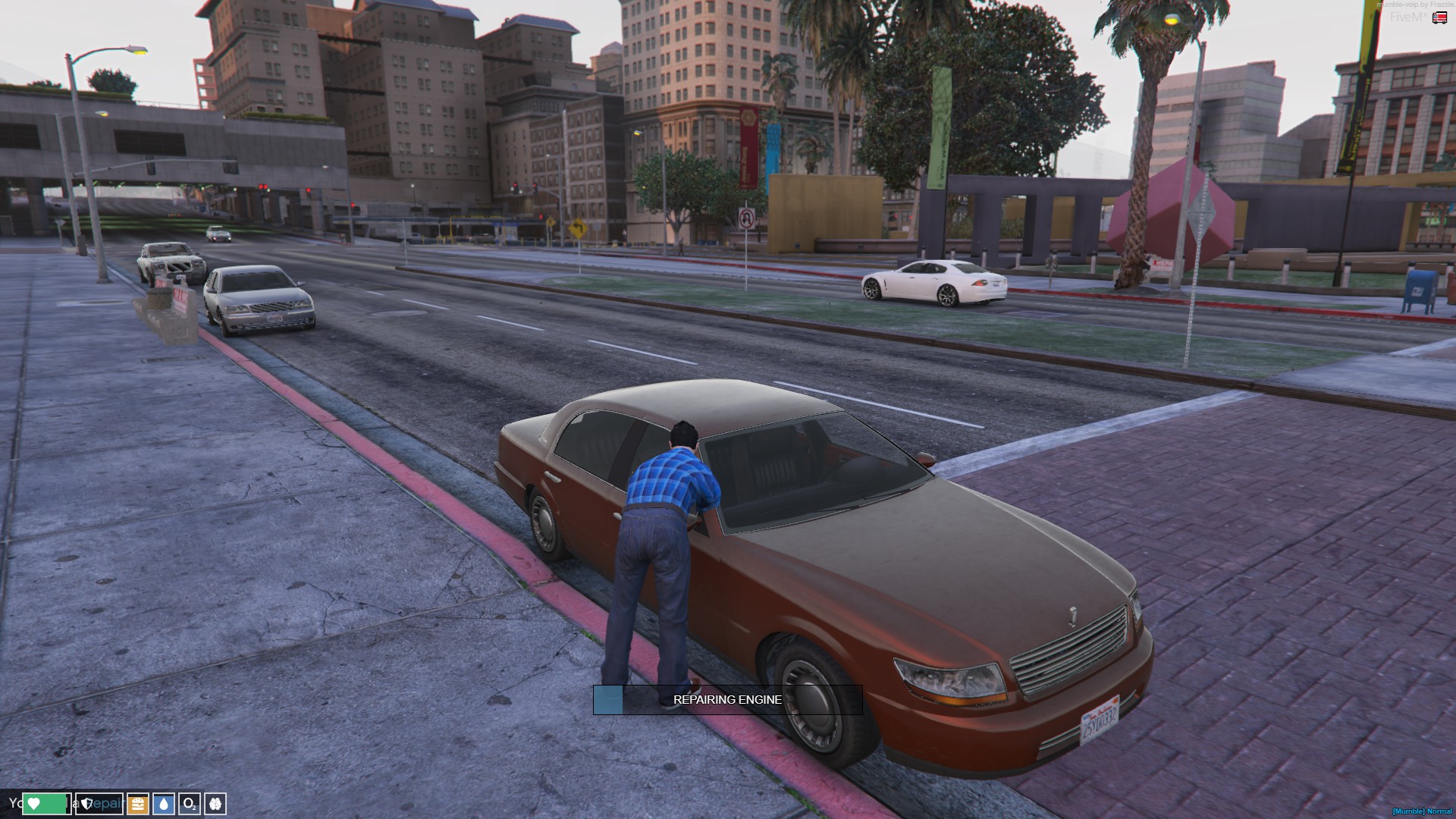Click the fire truck icon beside the FiveM watermark
This screenshot has width=1456, height=819.
[x=1439, y=17]
